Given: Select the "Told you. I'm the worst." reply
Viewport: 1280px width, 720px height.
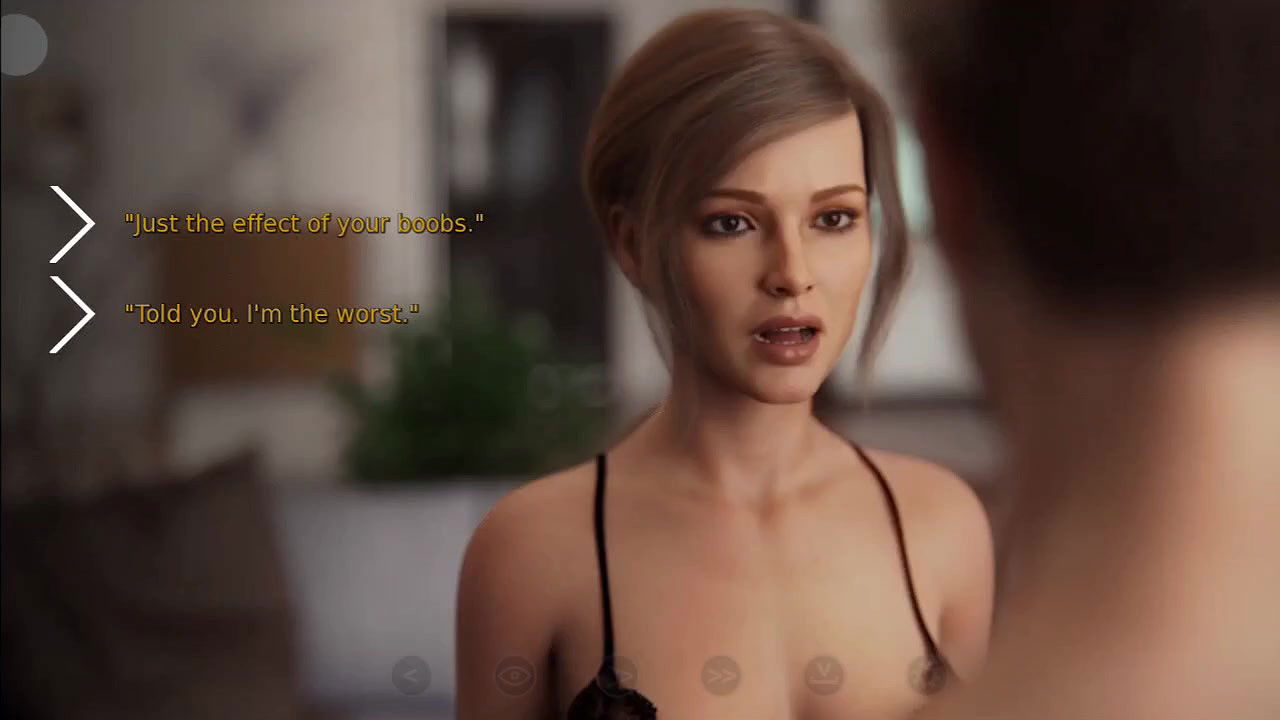Looking at the screenshot, I should (x=271, y=314).
